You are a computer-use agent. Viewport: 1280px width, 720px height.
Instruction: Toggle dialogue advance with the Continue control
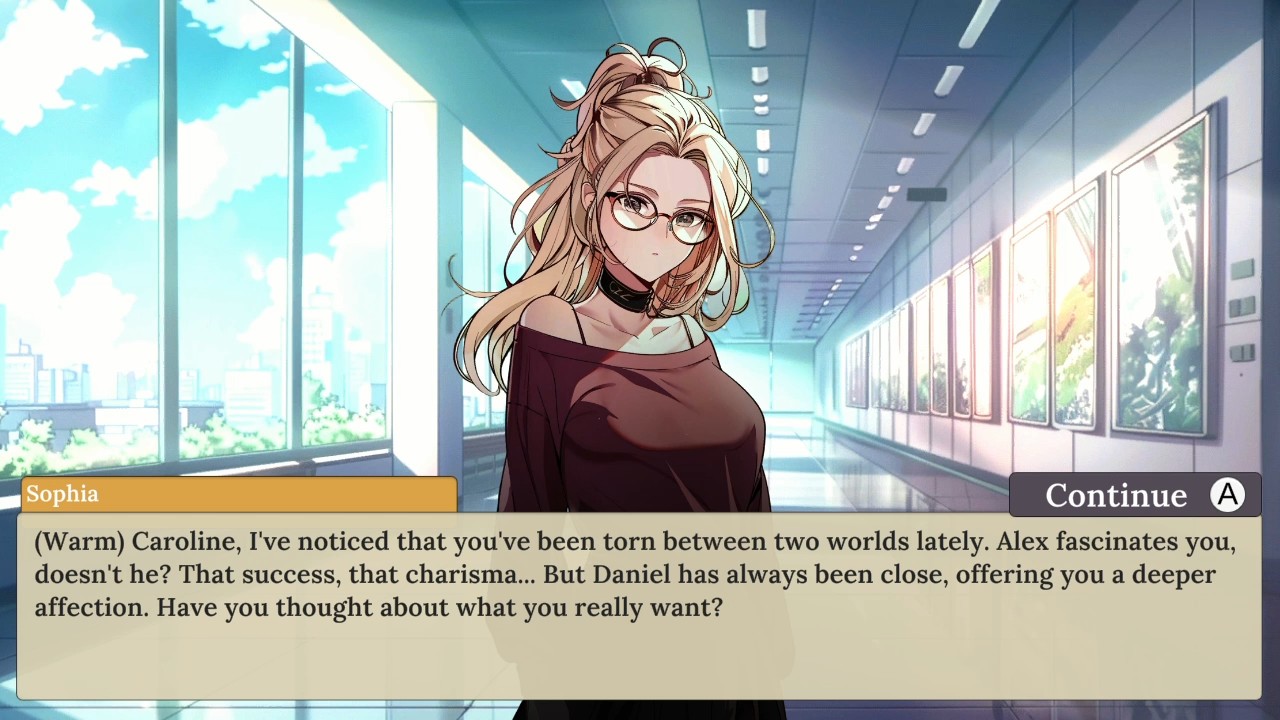(x=1115, y=494)
